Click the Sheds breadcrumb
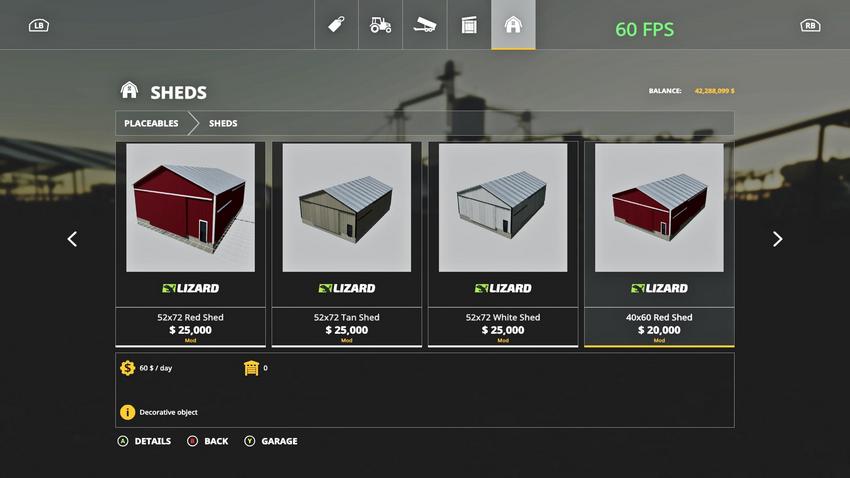The width and height of the screenshot is (850, 478). tap(223, 123)
